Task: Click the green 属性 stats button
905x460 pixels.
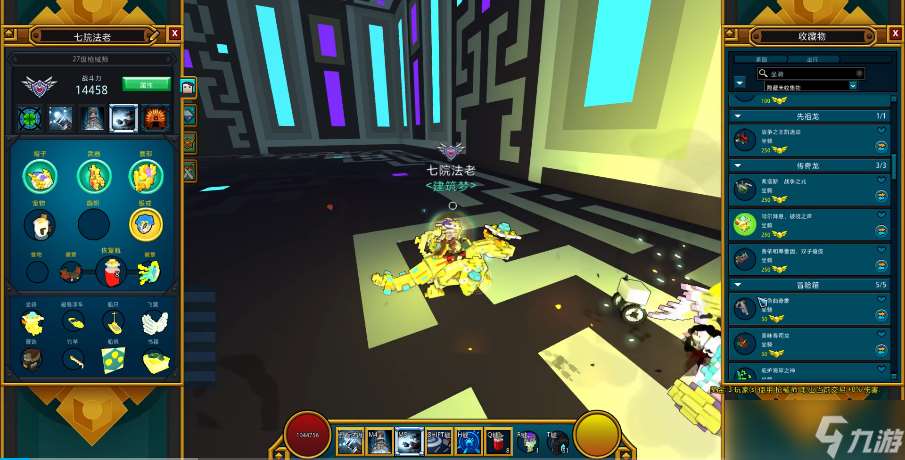Action: (153, 85)
